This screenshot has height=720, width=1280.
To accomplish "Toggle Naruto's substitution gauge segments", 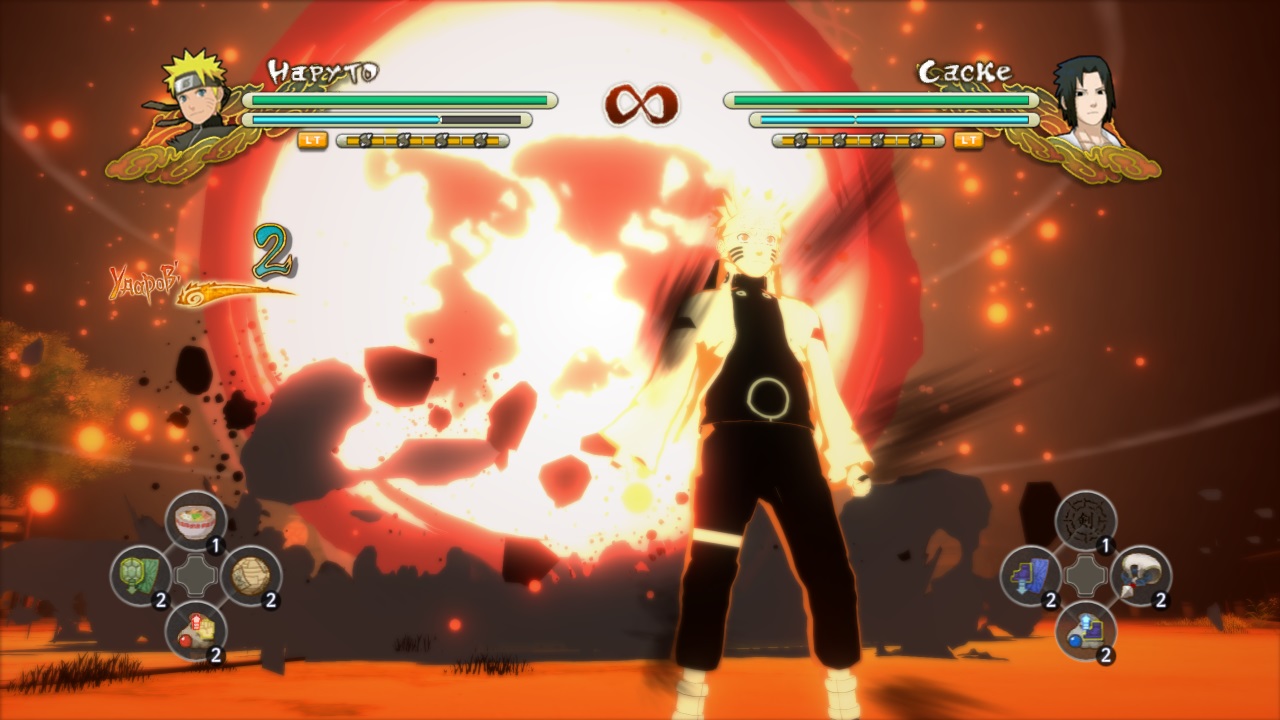I will pos(420,141).
